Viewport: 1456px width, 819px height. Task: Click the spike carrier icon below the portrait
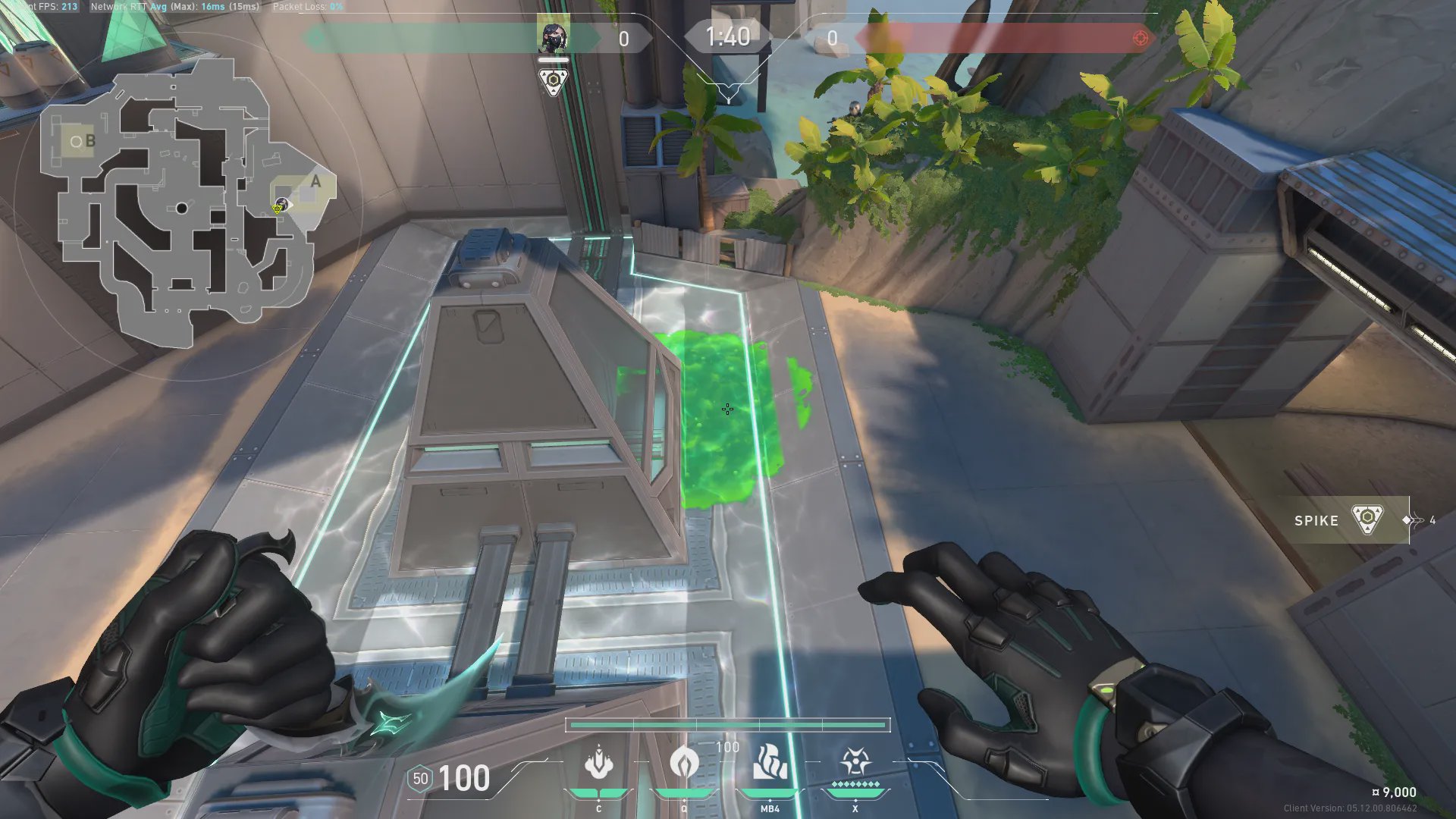pos(553,81)
